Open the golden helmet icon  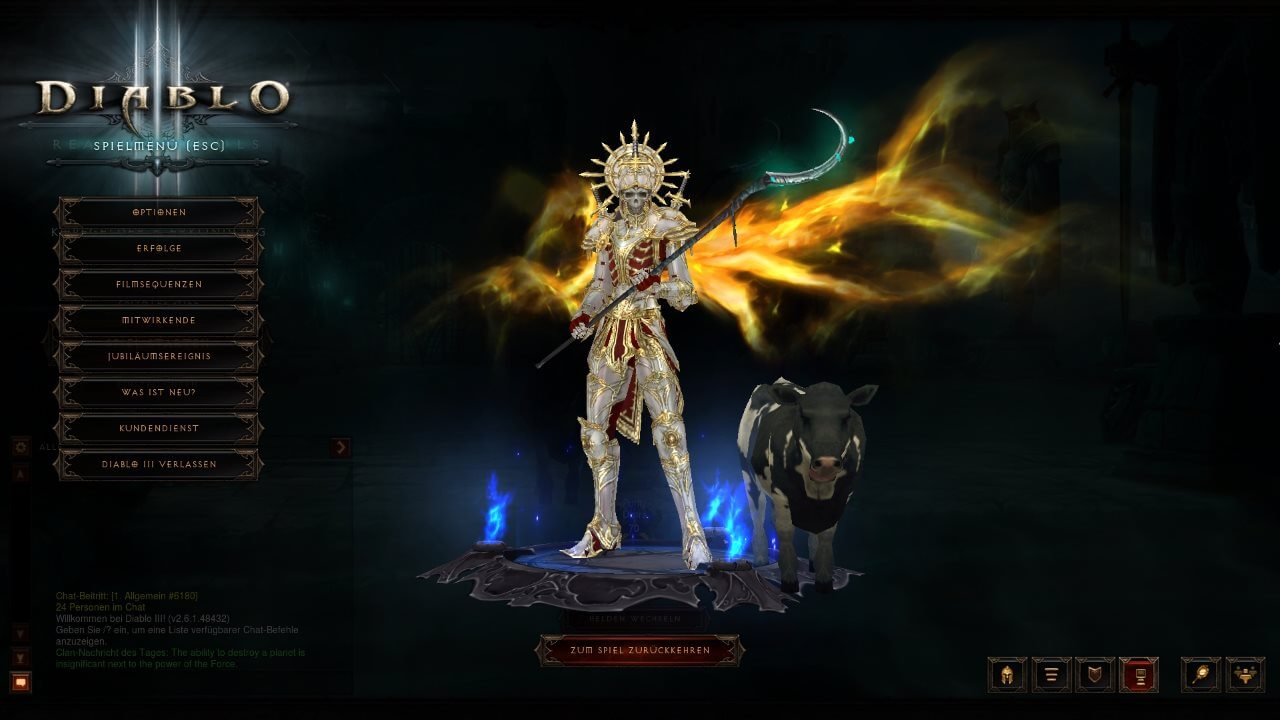1007,675
